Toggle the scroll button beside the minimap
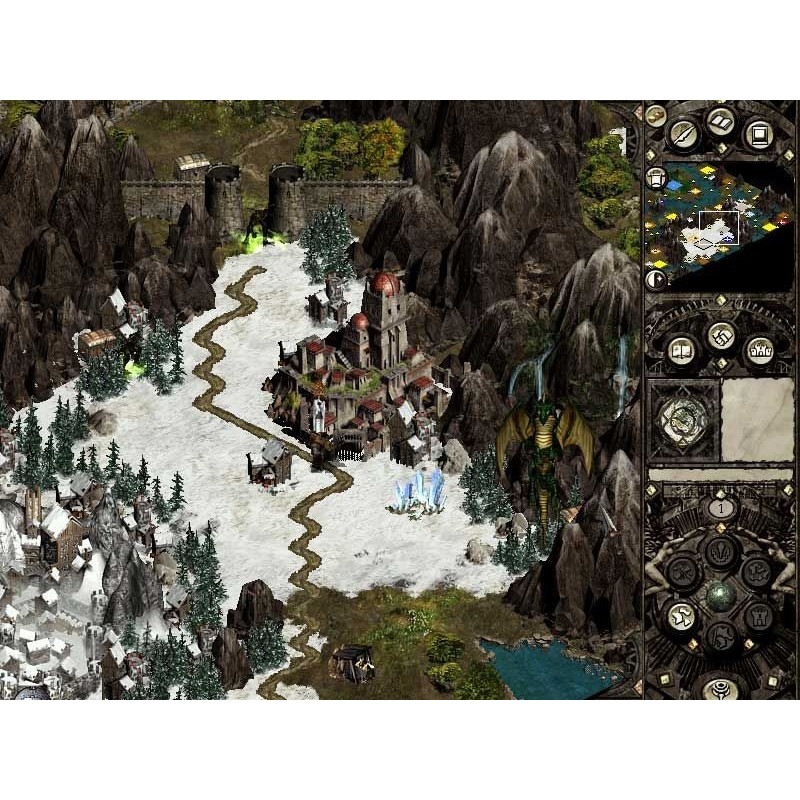The height and width of the screenshot is (800, 800). tap(657, 178)
